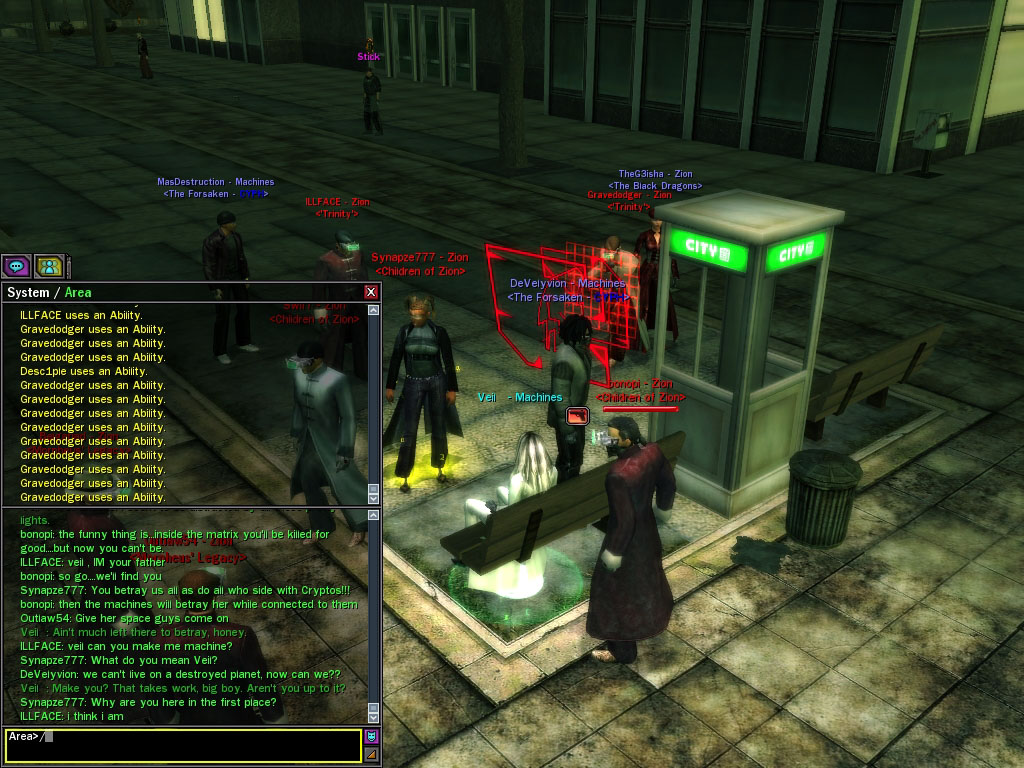Select the Area chat tab

pyautogui.click(x=78, y=292)
